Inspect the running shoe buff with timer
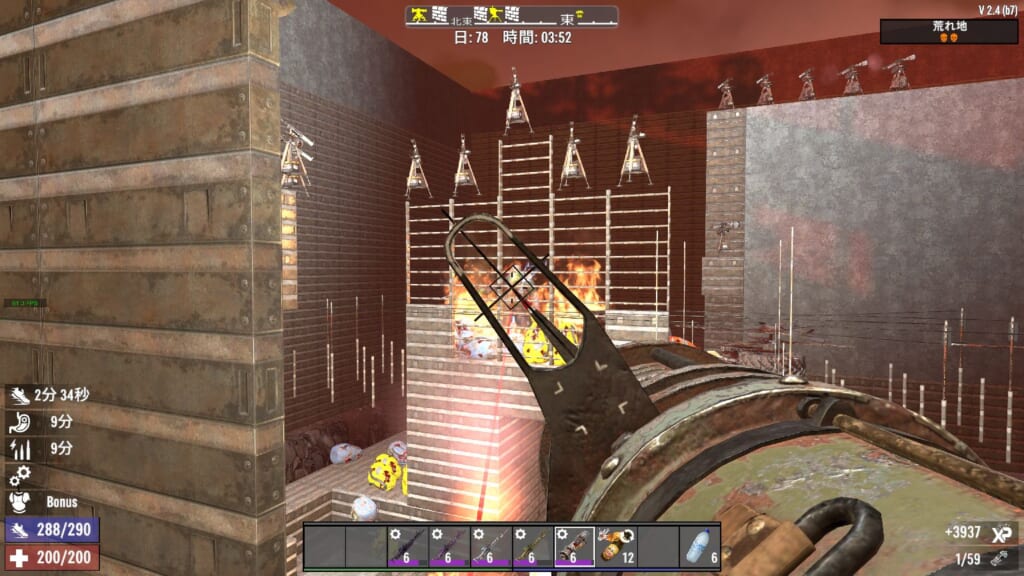1024x576 pixels. pyautogui.click(x=20, y=395)
